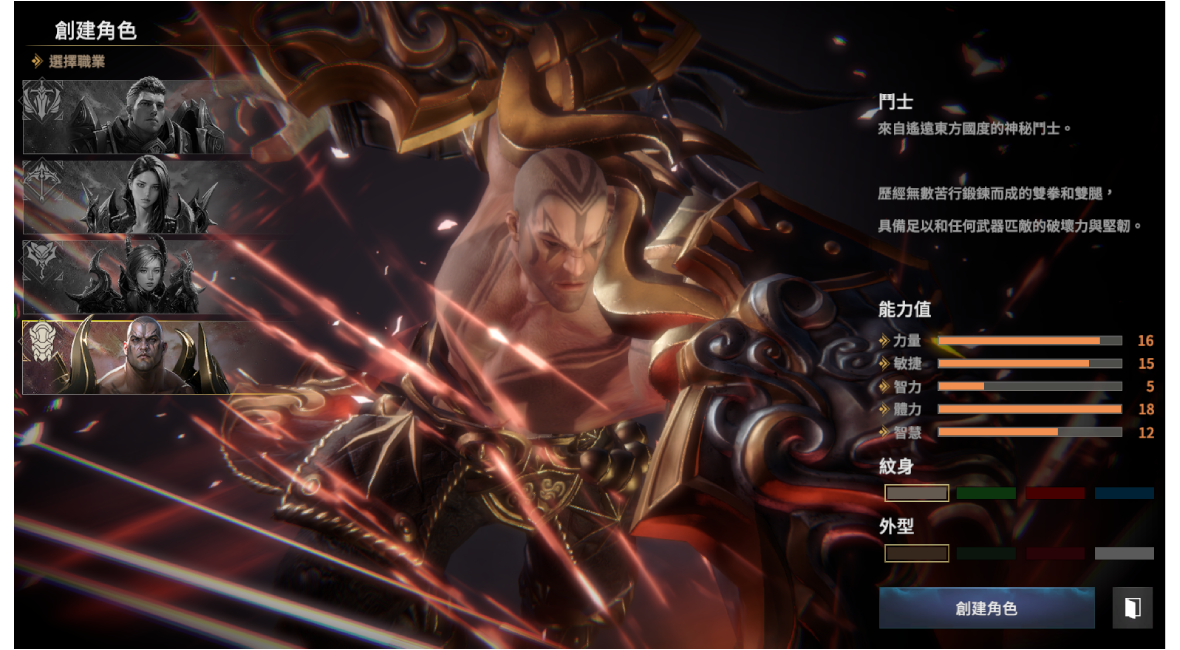Pick the green tattoo color swatch
Screen dimensions: 1180x650
coord(986,493)
